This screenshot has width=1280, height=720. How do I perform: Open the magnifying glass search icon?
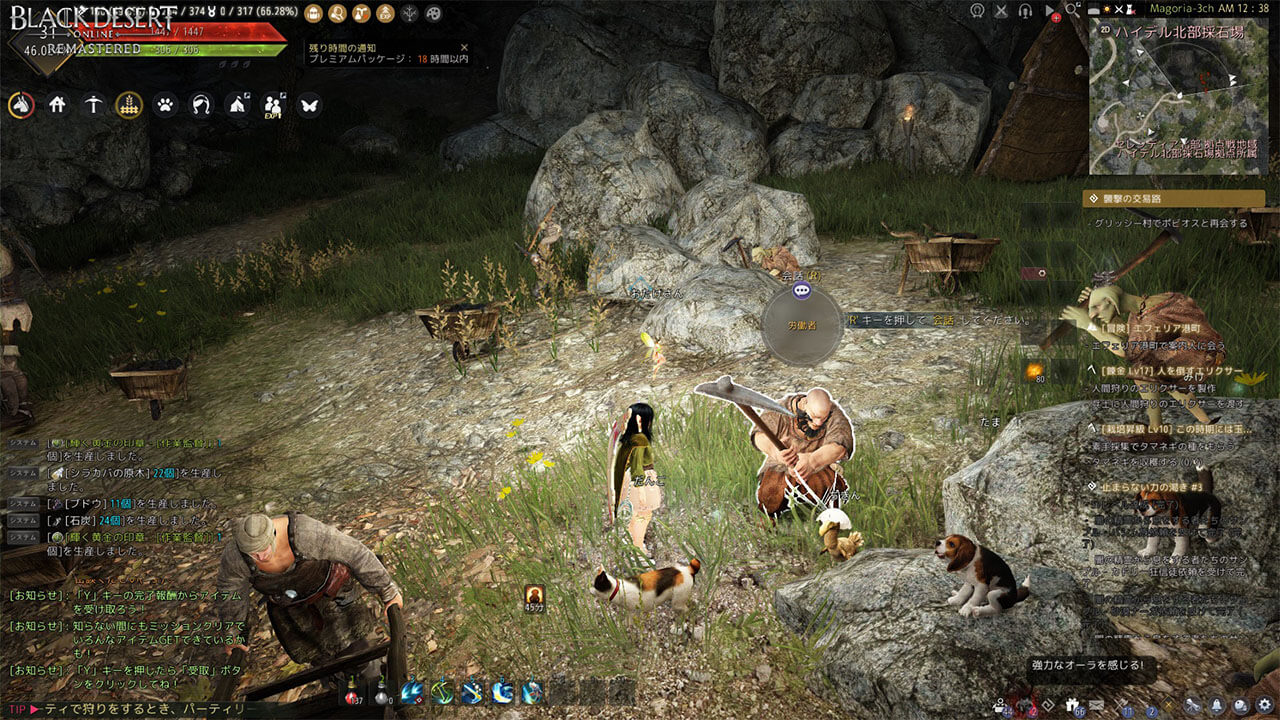(1074, 10)
